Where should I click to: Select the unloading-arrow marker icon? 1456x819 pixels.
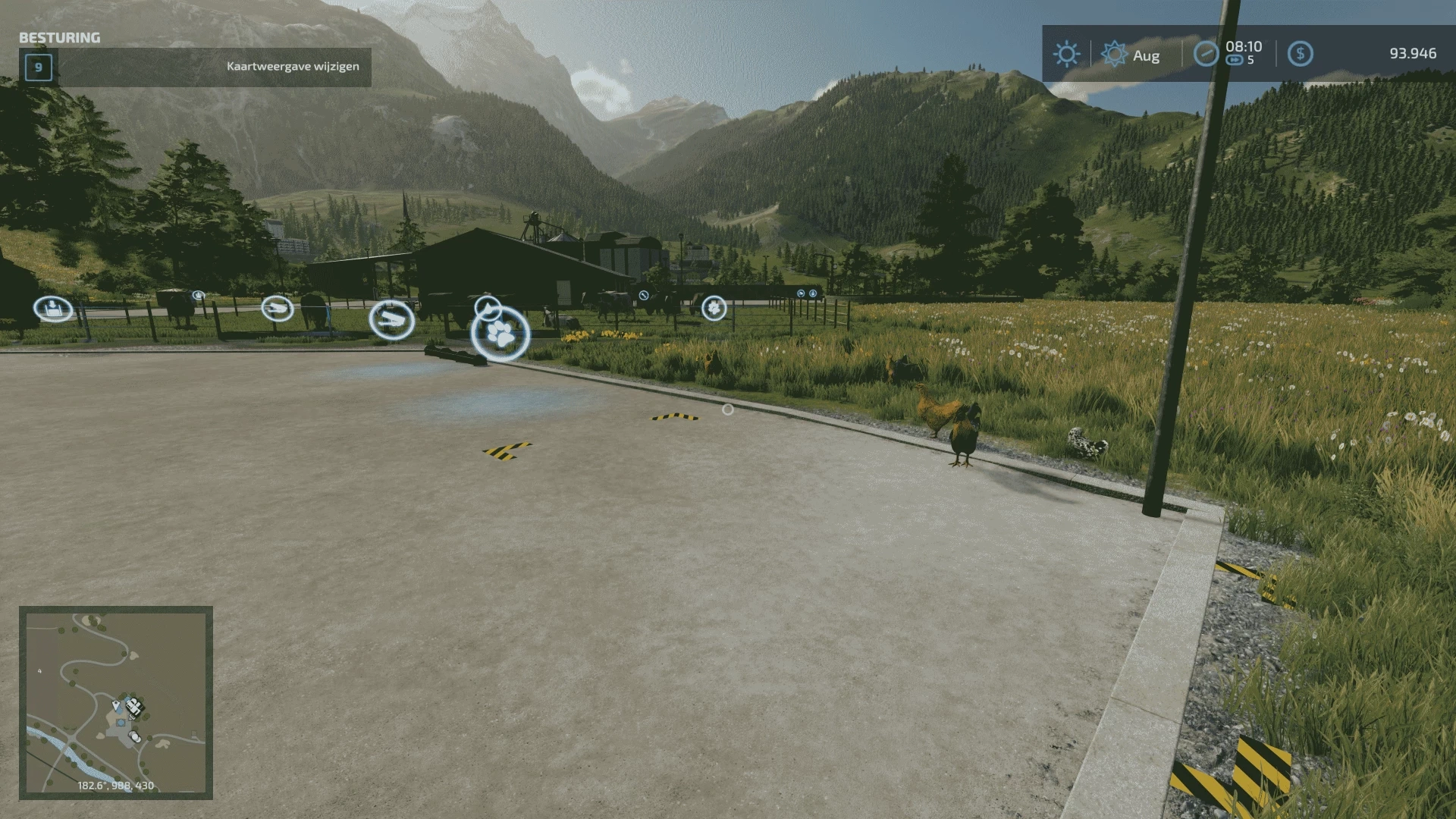click(x=53, y=309)
